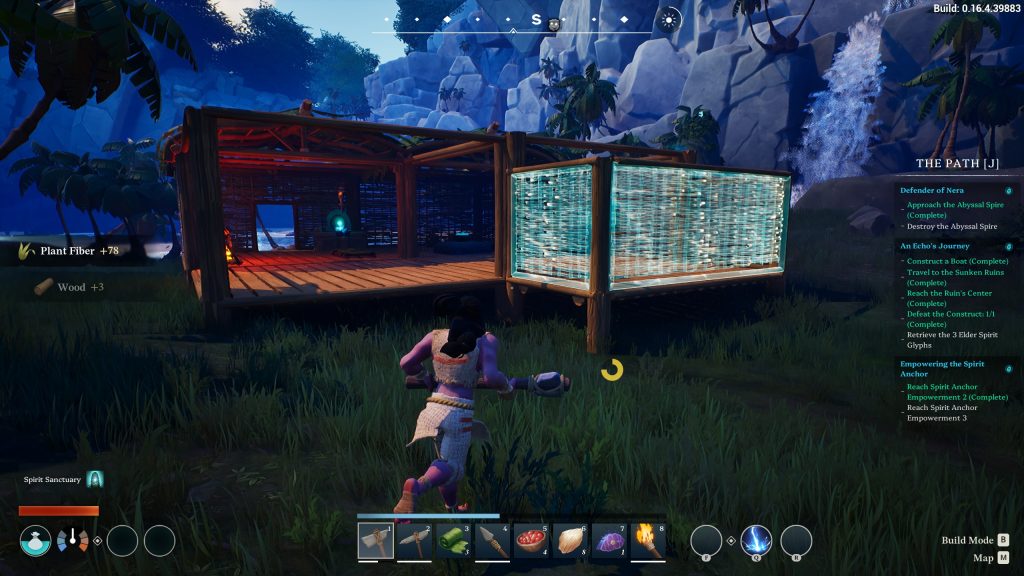Viewport: 1024px width, 576px height.
Task: Open The Path quest journal header
Action: pyautogui.click(x=956, y=163)
